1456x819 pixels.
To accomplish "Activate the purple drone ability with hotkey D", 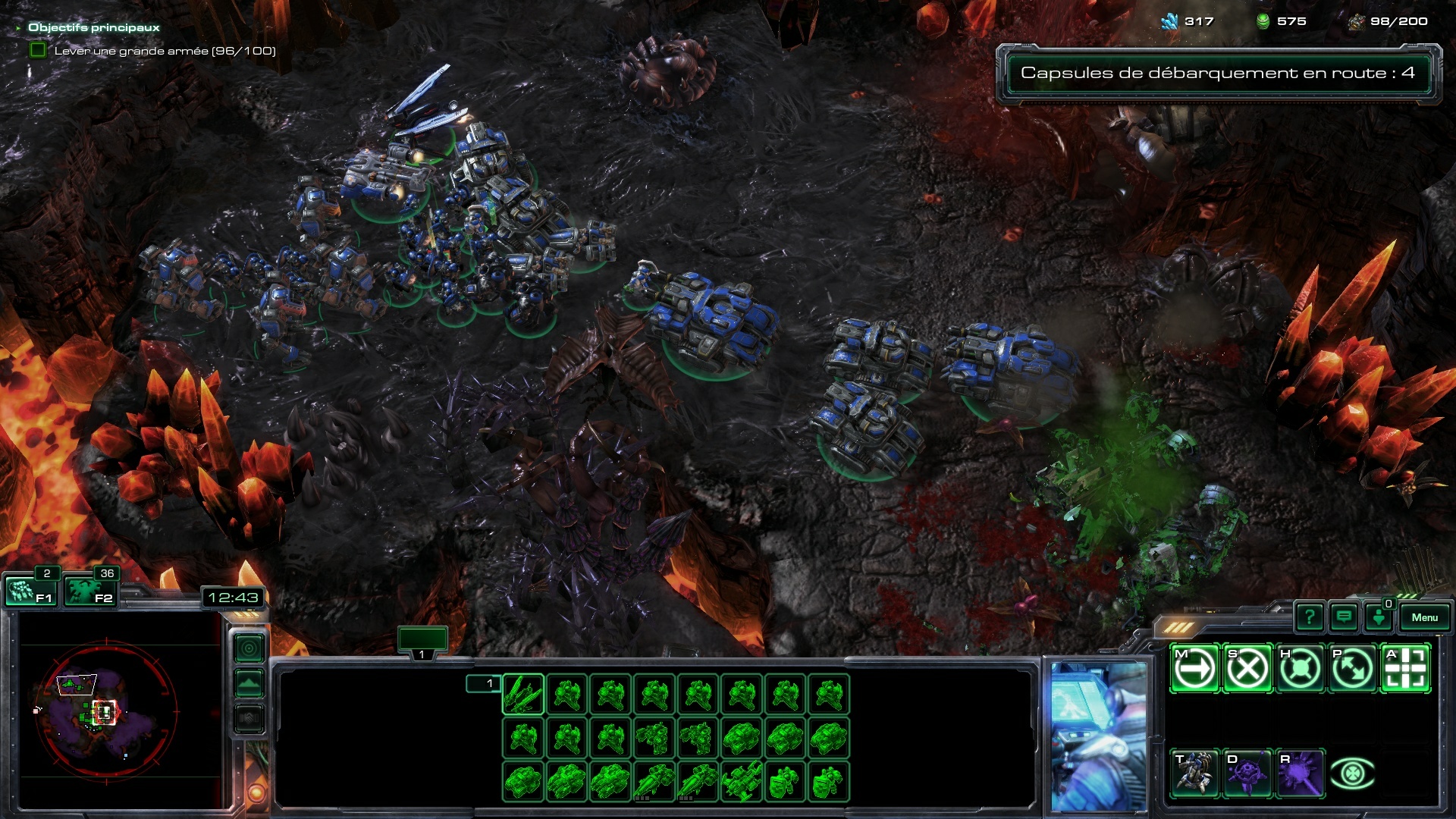I will 1247,773.
